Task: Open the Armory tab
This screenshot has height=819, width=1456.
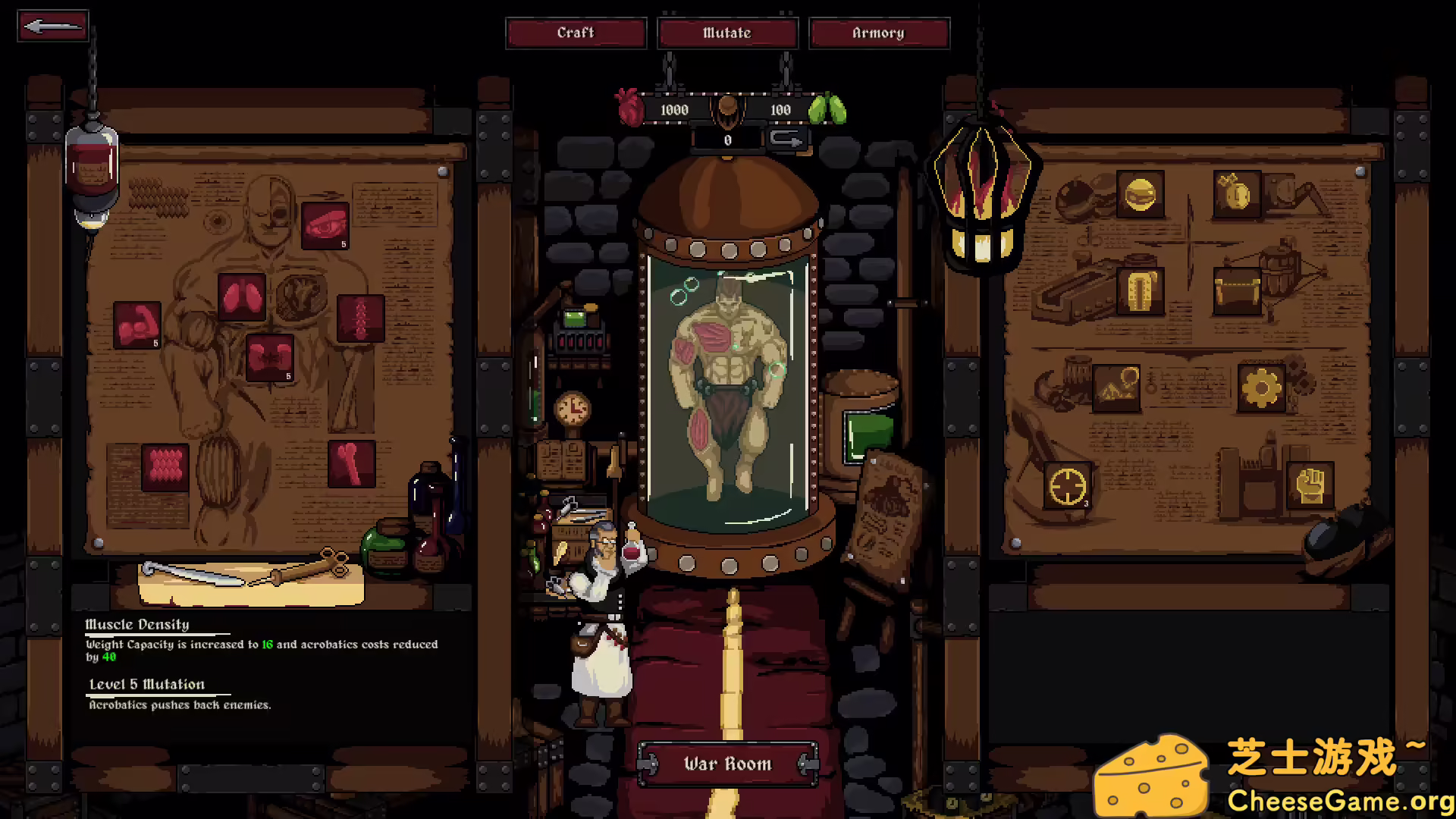Action: click(879, 33)
